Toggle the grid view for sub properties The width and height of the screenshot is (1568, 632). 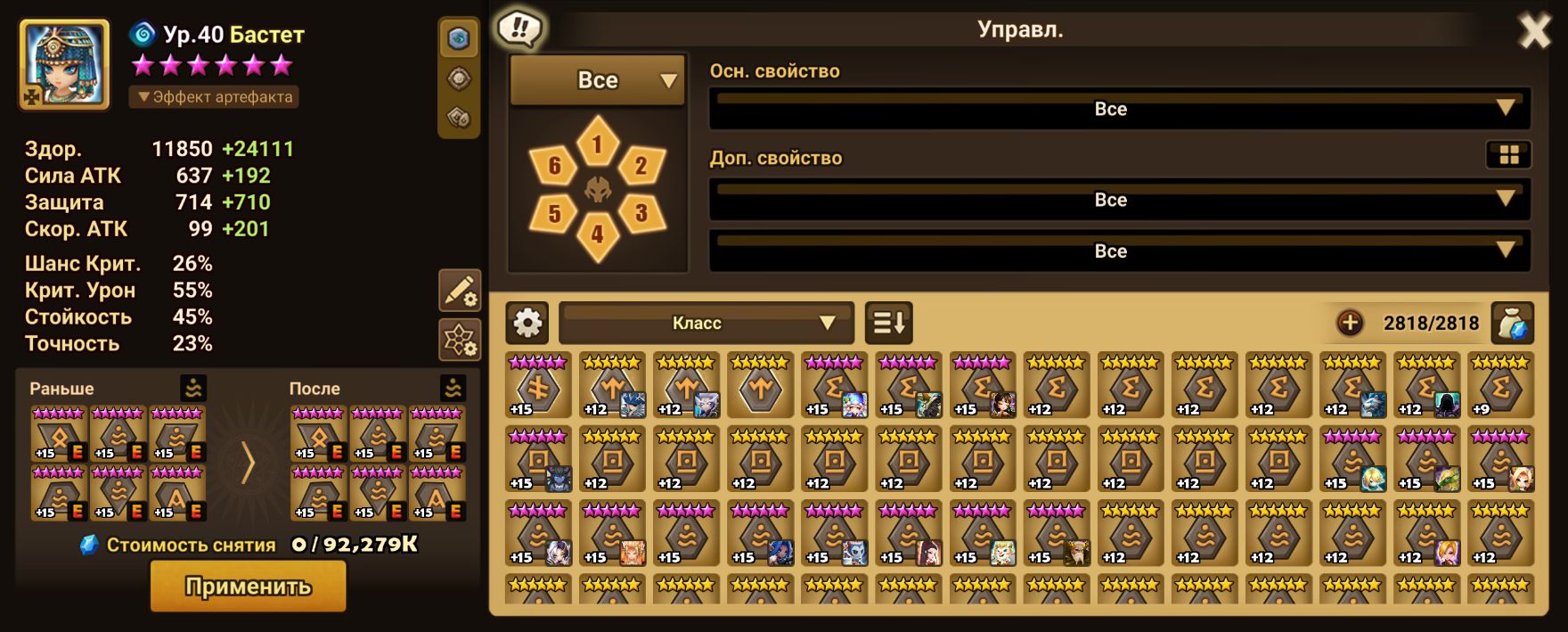tap(1508, 155)
